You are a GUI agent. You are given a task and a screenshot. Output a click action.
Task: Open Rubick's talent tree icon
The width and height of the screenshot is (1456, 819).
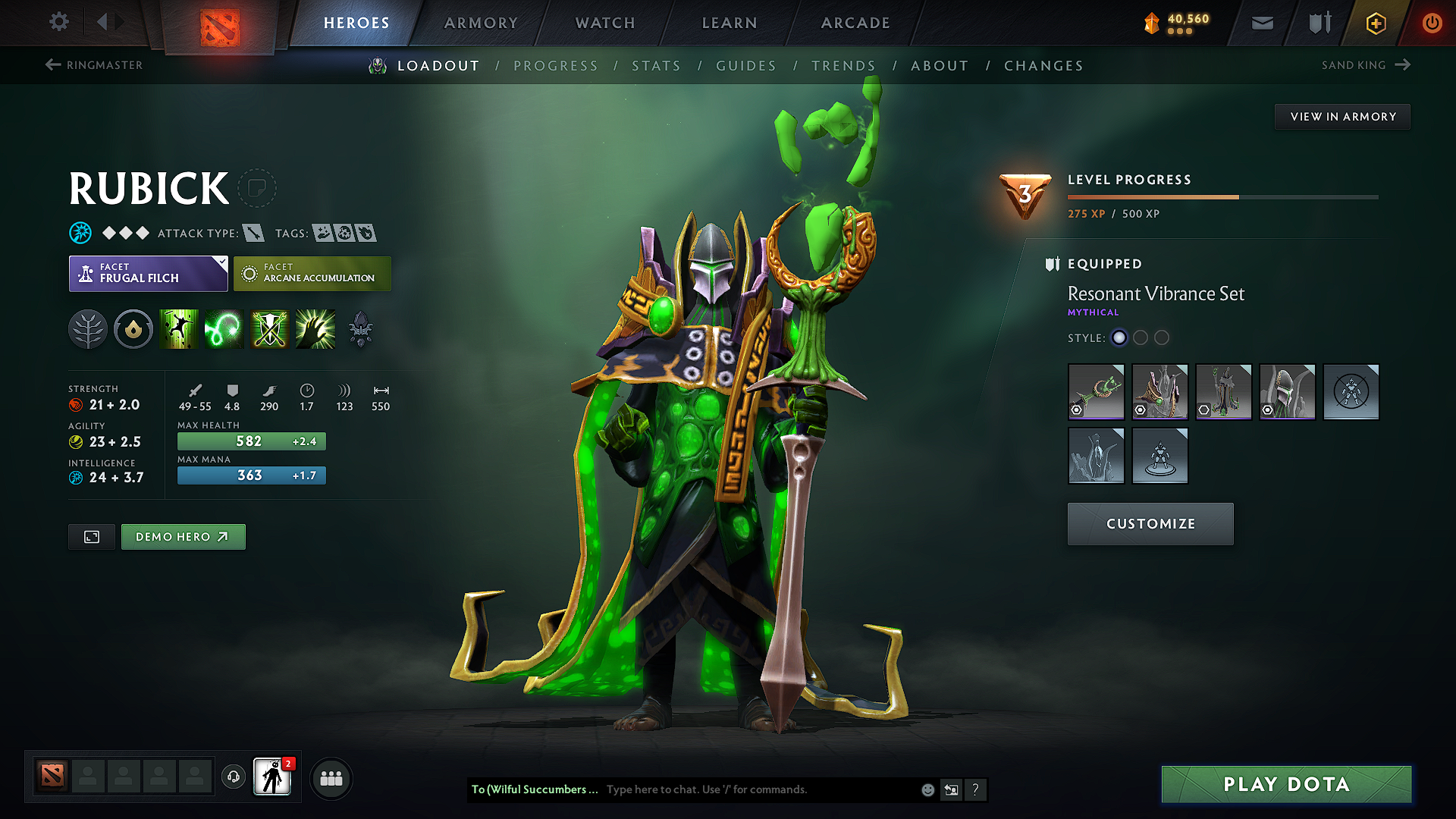(88, 328)
